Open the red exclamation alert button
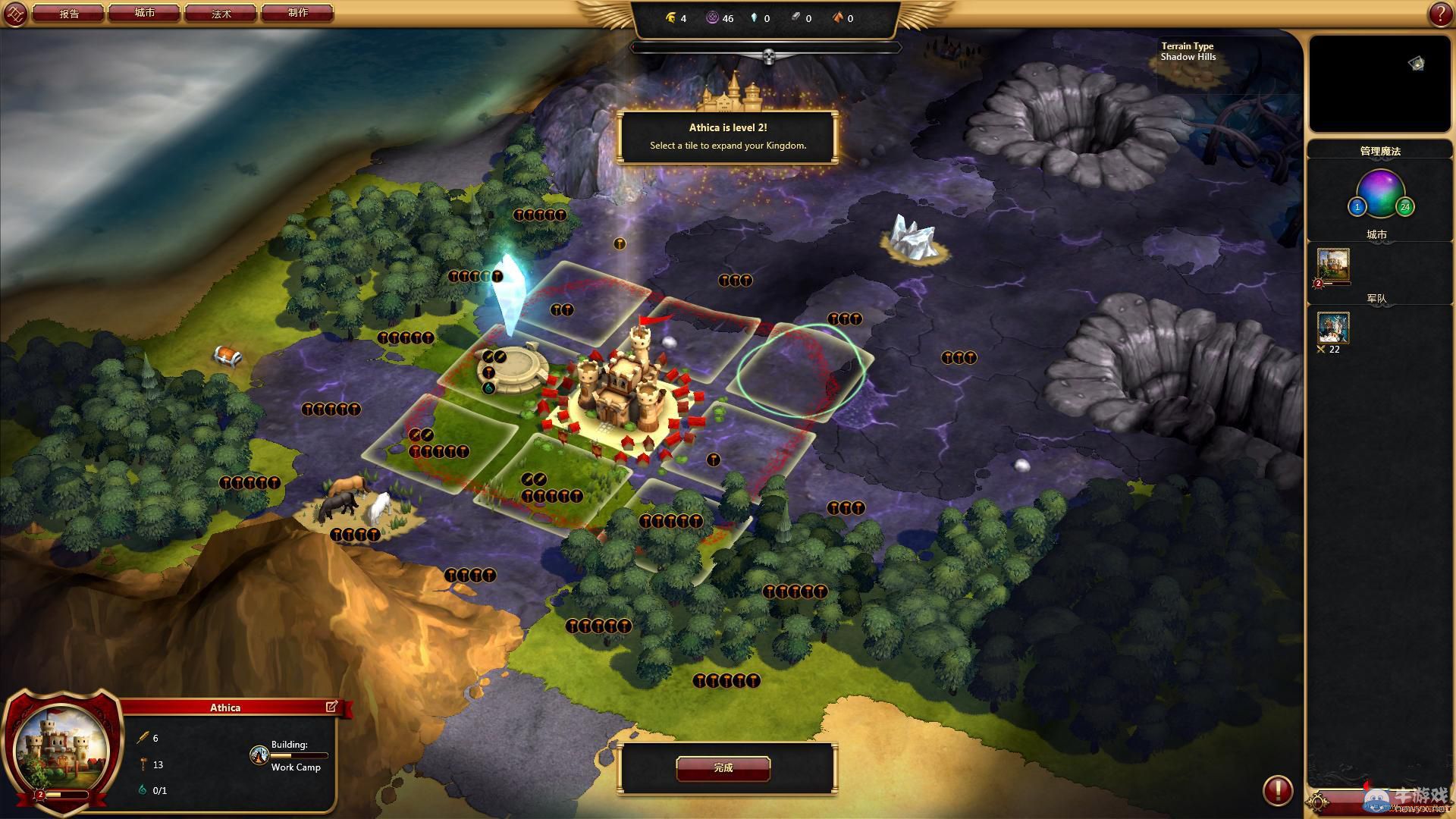The image size is (1456, 819). (x=1277, y=790)
